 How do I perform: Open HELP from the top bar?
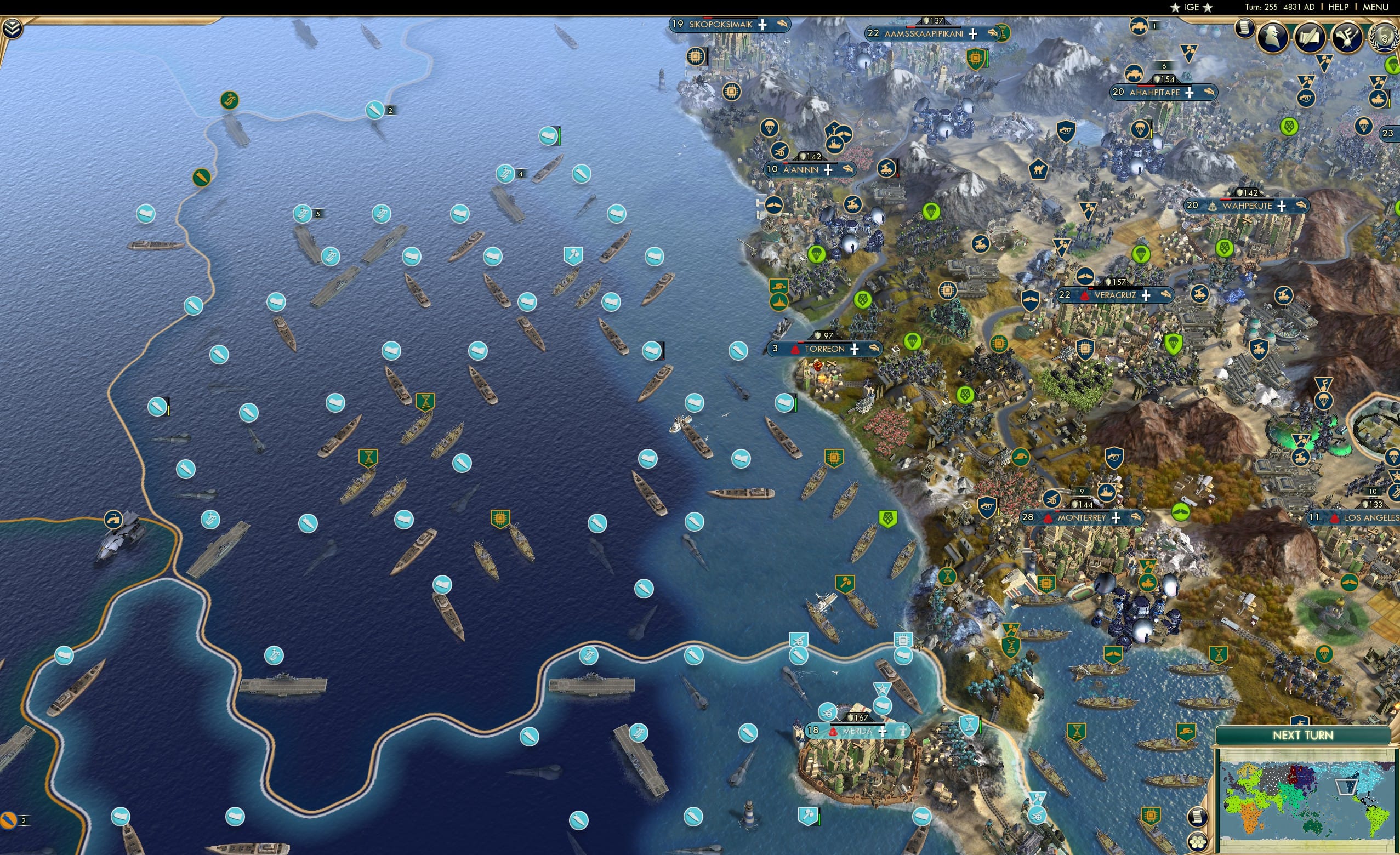point(1339,7)
